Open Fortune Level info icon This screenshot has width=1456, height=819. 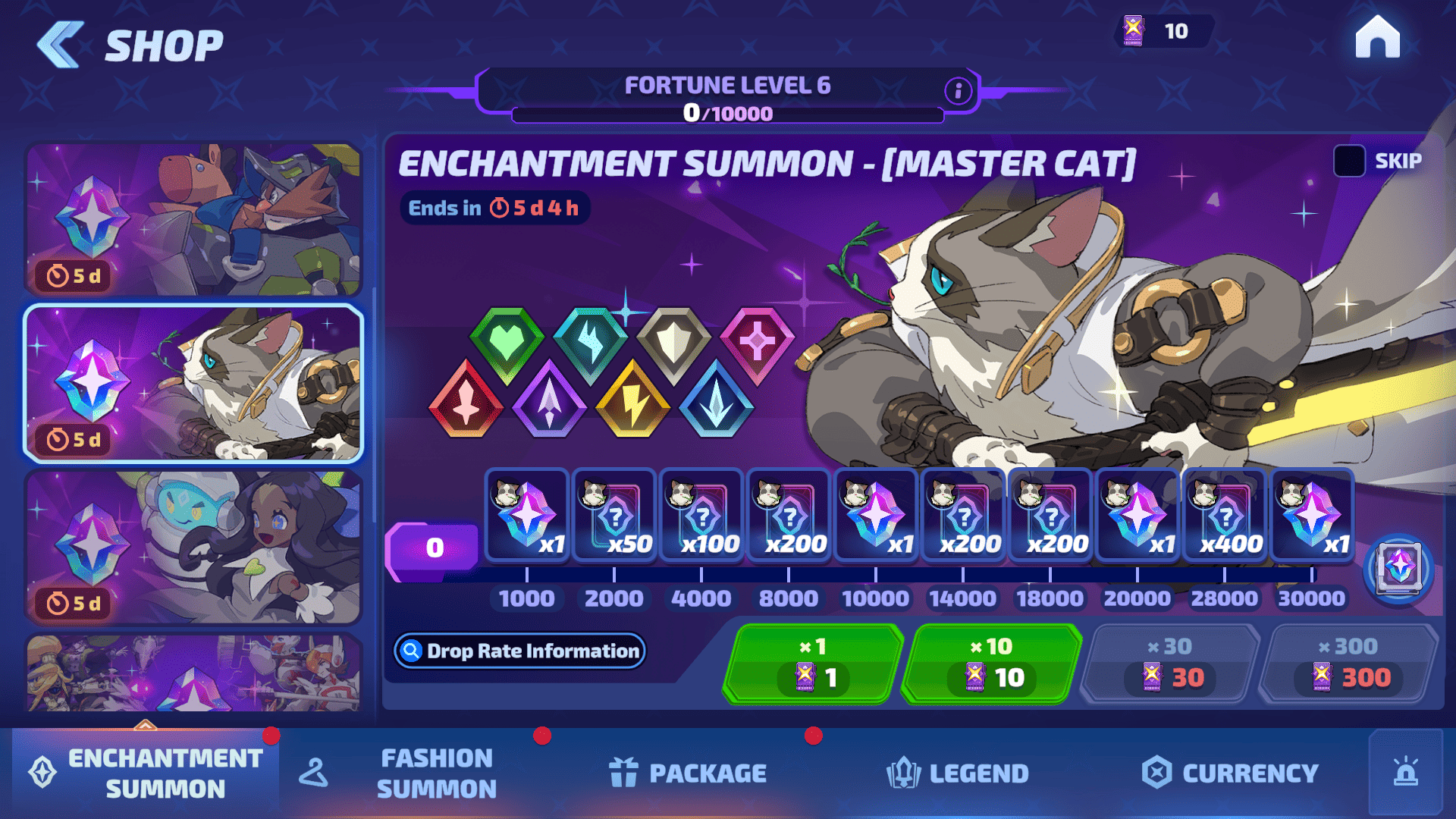click(958, 91)
